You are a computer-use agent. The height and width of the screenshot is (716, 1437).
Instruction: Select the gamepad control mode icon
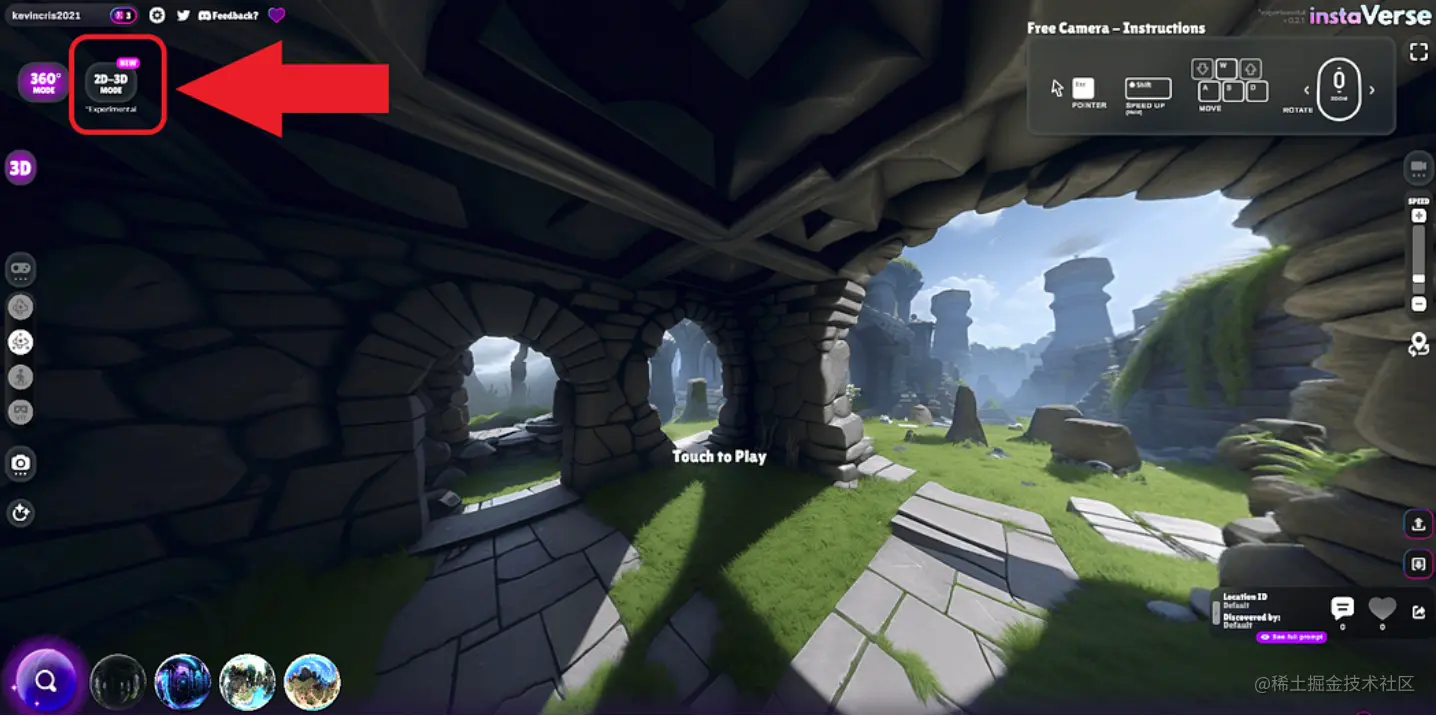pyautogui.click(x=20, y=269)
